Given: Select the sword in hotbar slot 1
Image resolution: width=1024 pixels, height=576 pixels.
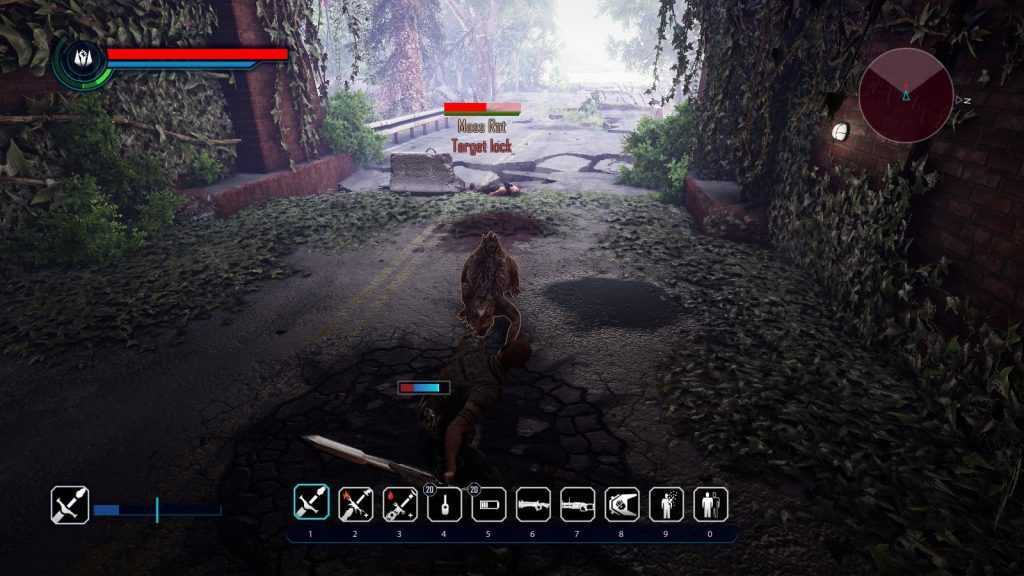Looking at the screenshot, I should pyautogui.click(x=310, y=504).
